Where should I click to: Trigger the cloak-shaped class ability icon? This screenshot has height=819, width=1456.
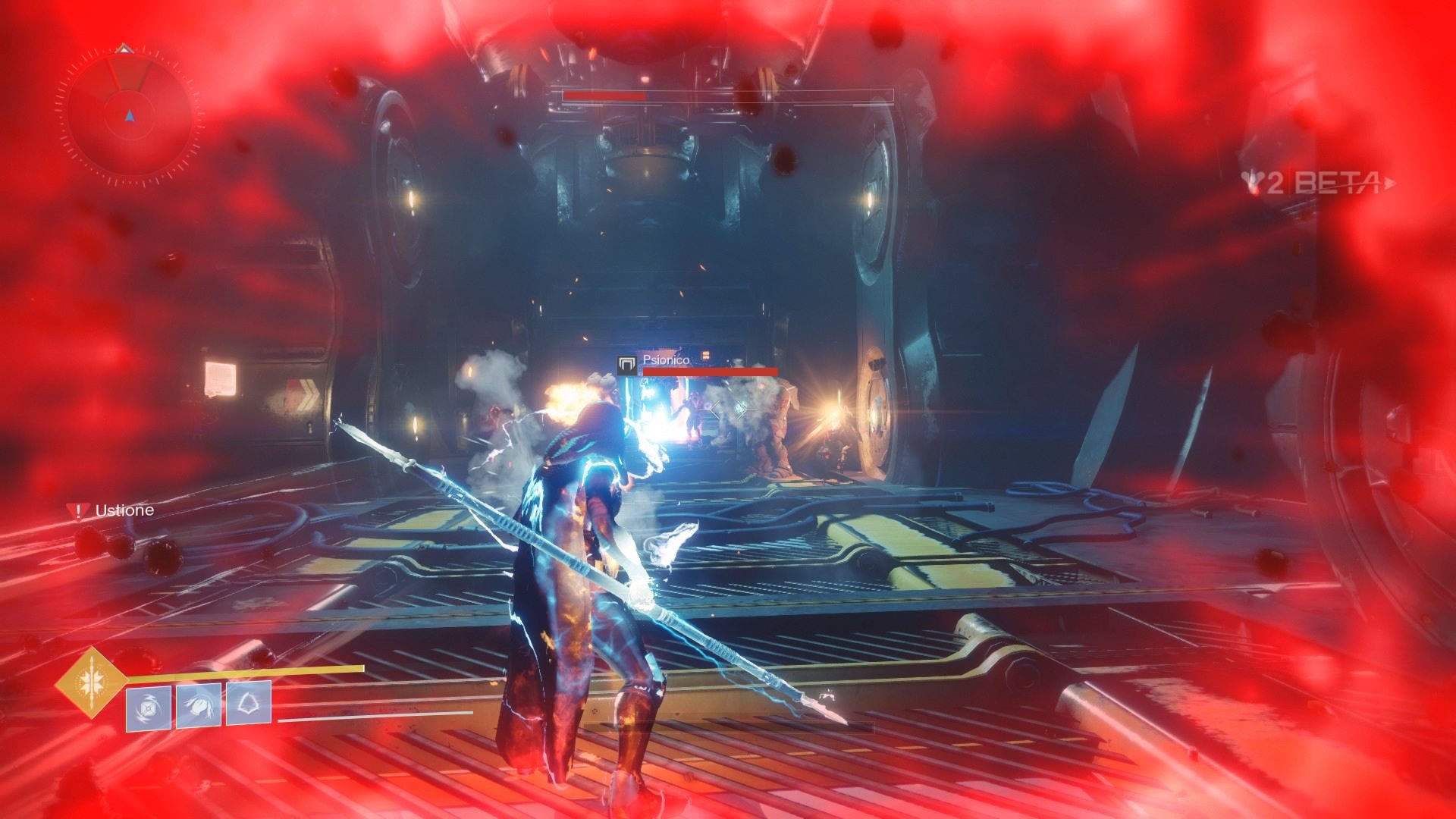tap(249, 705)
